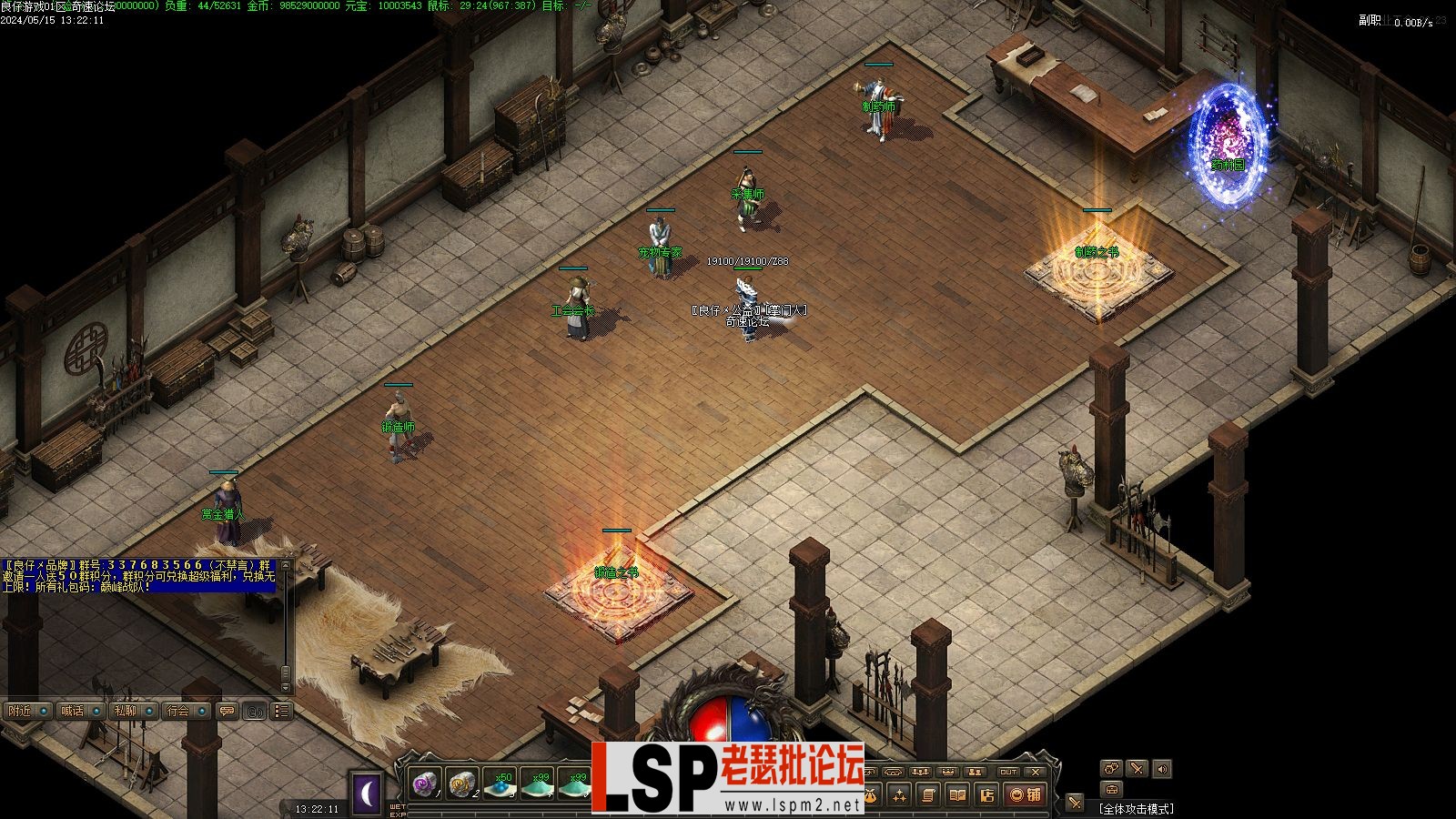This screenshot has width=1456, height=819.
Task: Open the 铺 shop button
Action: (x=1027, y=795)
